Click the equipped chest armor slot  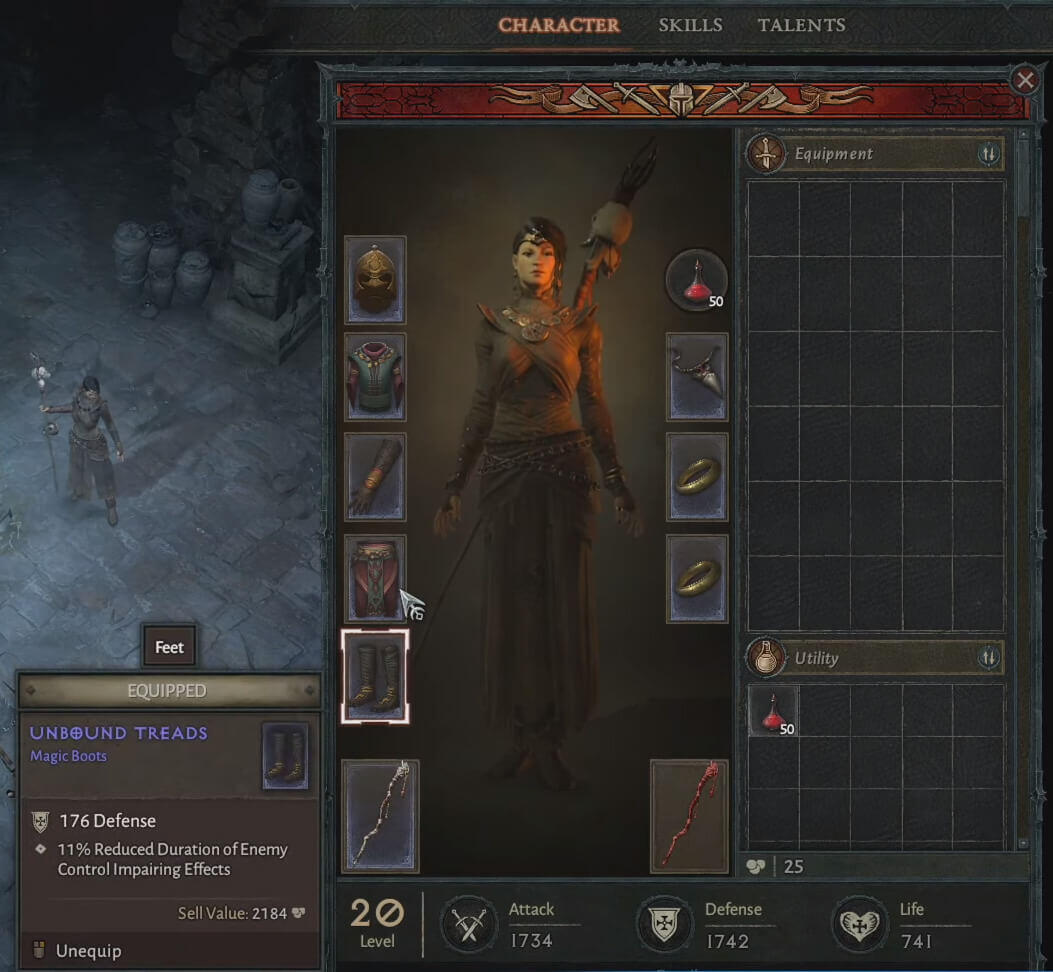(x=375, y=377)
